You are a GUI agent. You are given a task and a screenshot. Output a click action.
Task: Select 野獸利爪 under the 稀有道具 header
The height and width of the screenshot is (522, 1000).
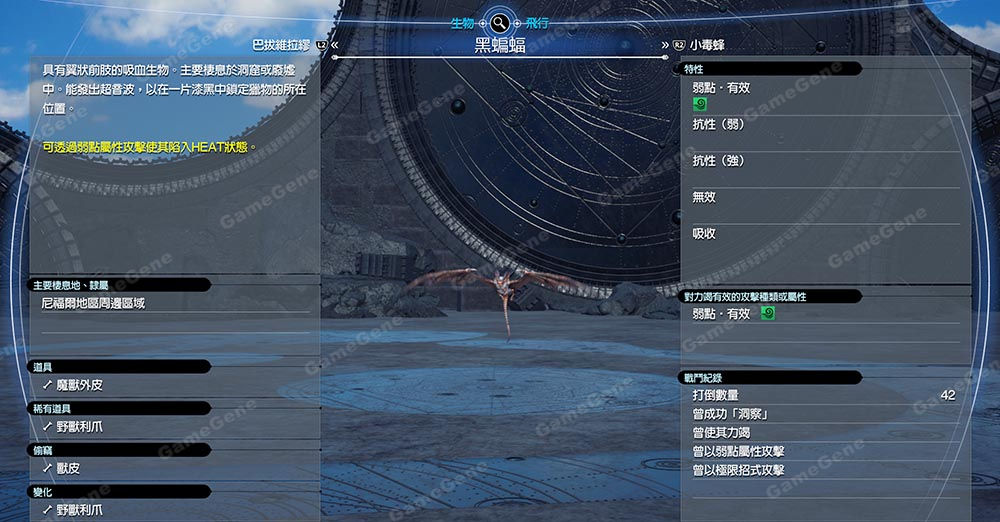pyautogui.click(x=80, y=426)
